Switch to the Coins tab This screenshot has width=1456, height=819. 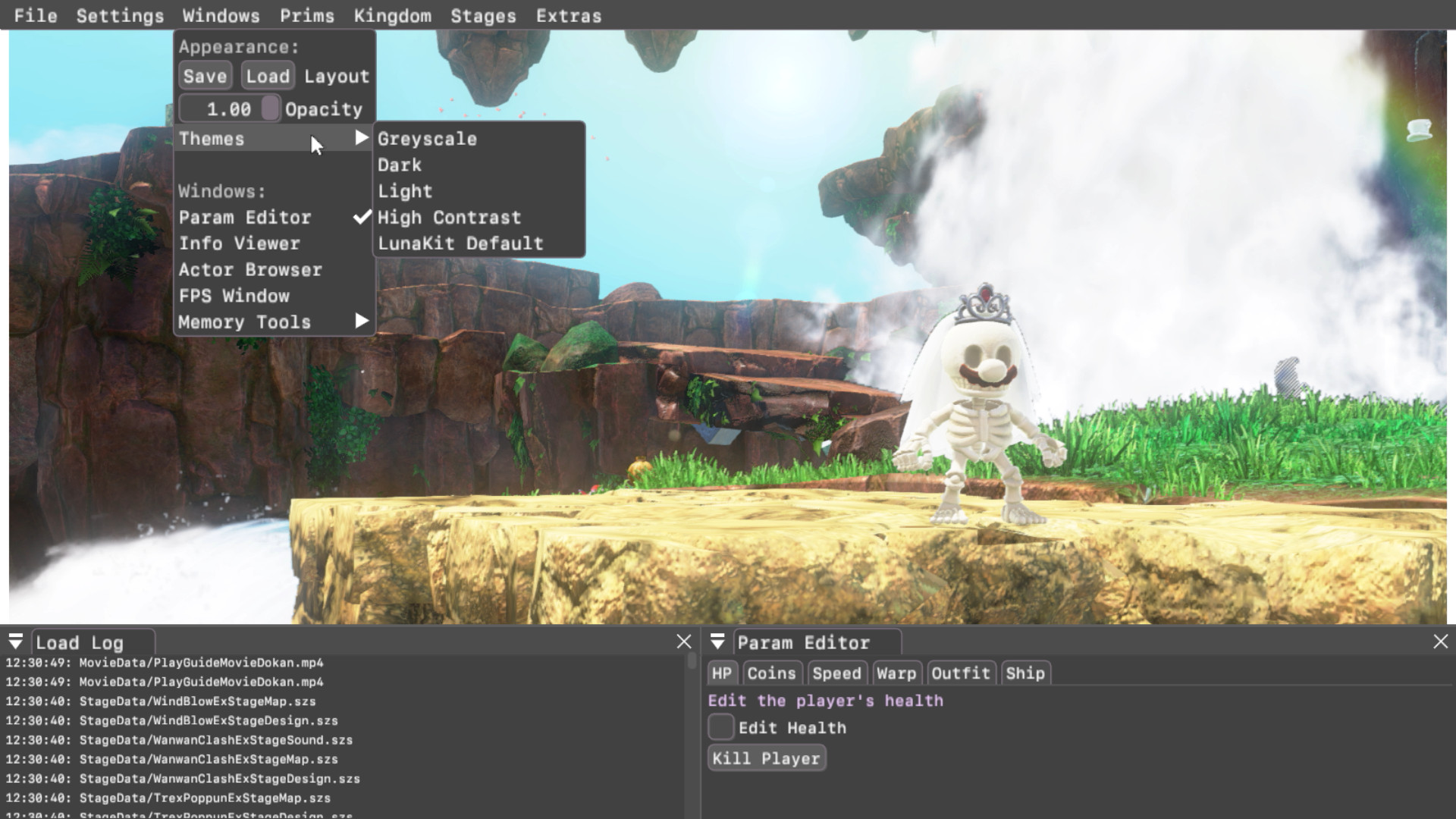pyautogui.click(x=772, y=673)
